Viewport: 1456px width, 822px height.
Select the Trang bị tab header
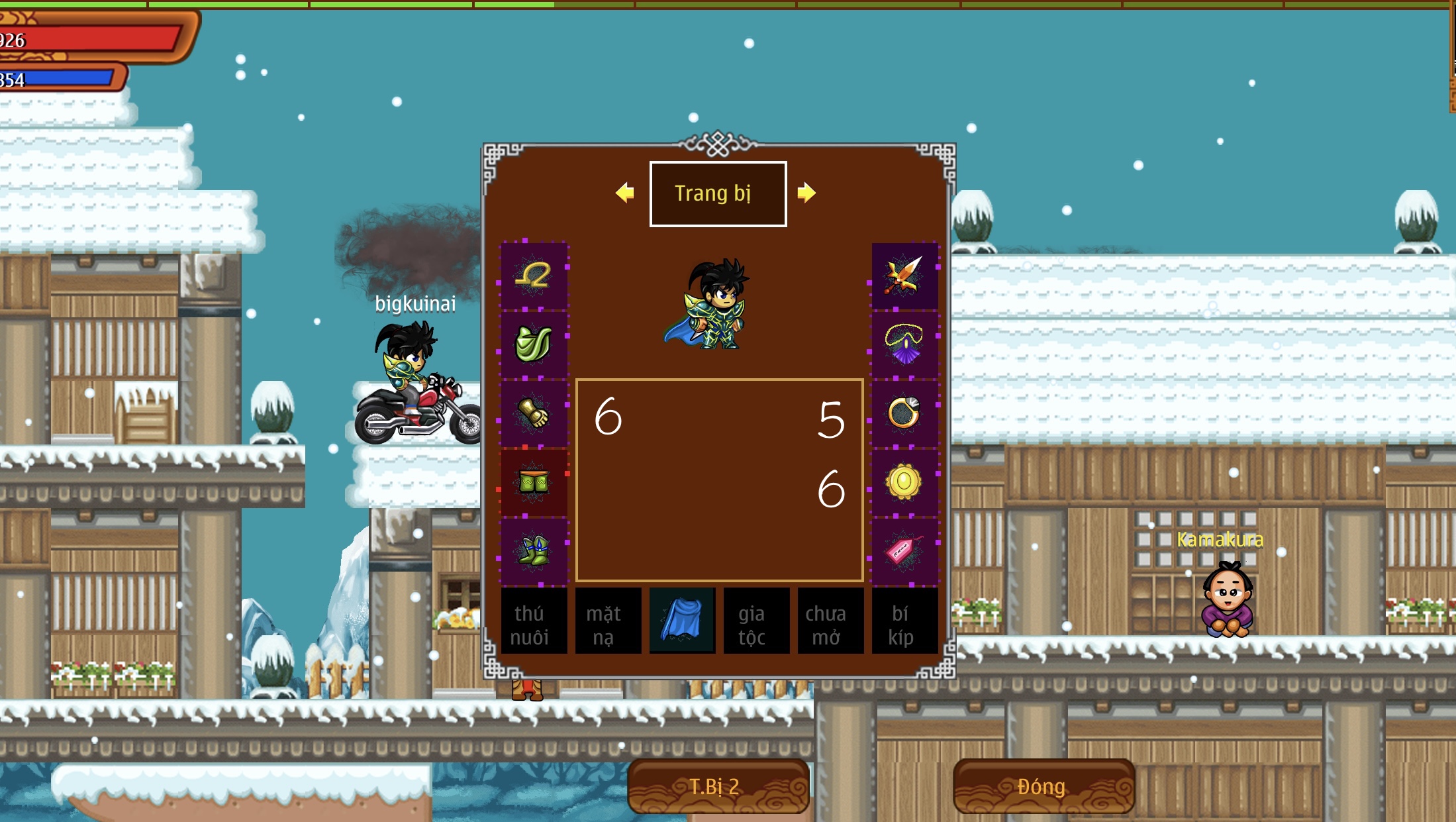point(718,193)
